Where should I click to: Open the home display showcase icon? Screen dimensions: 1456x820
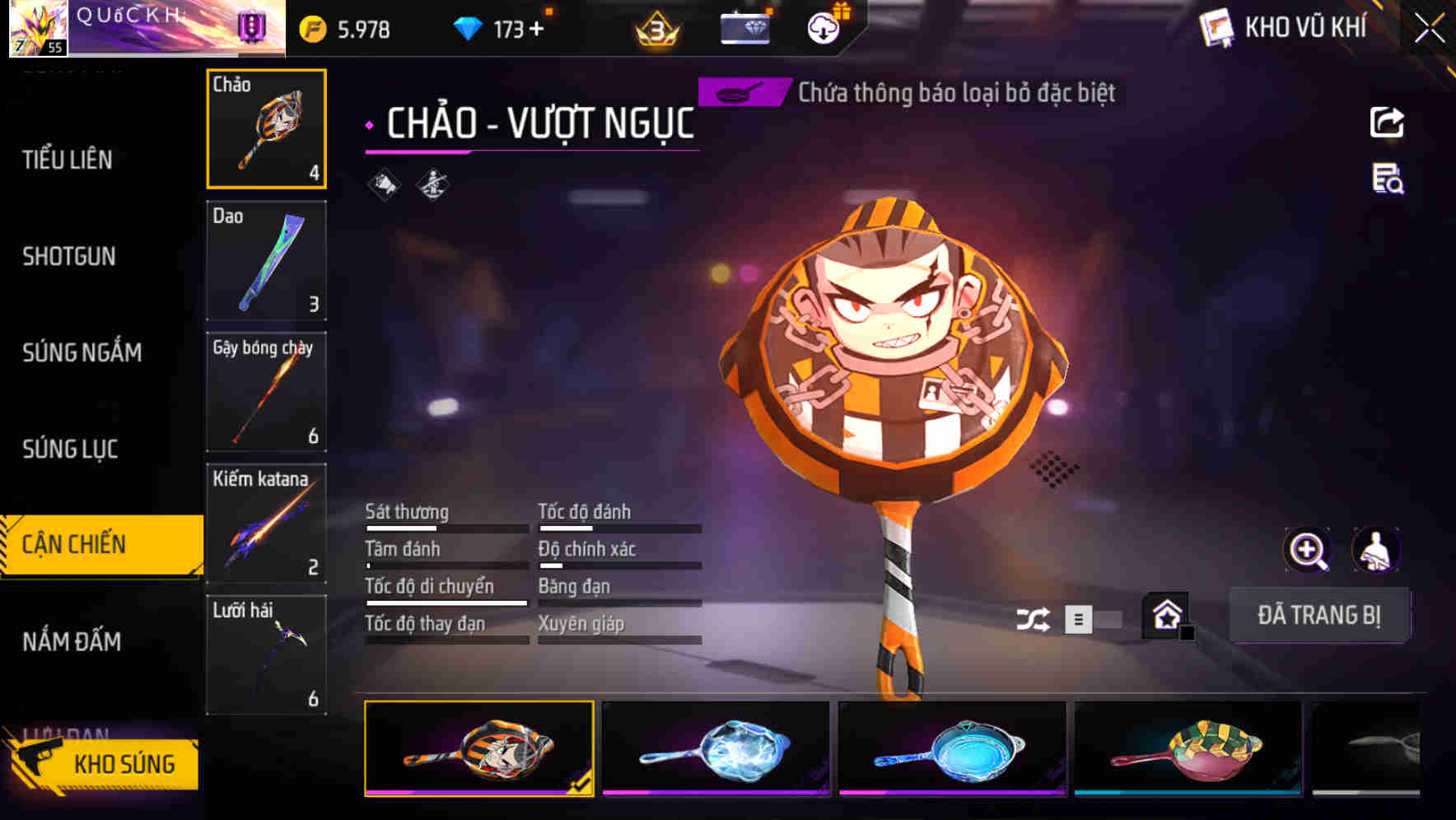pyautogui.click(x=1164, y=615)
